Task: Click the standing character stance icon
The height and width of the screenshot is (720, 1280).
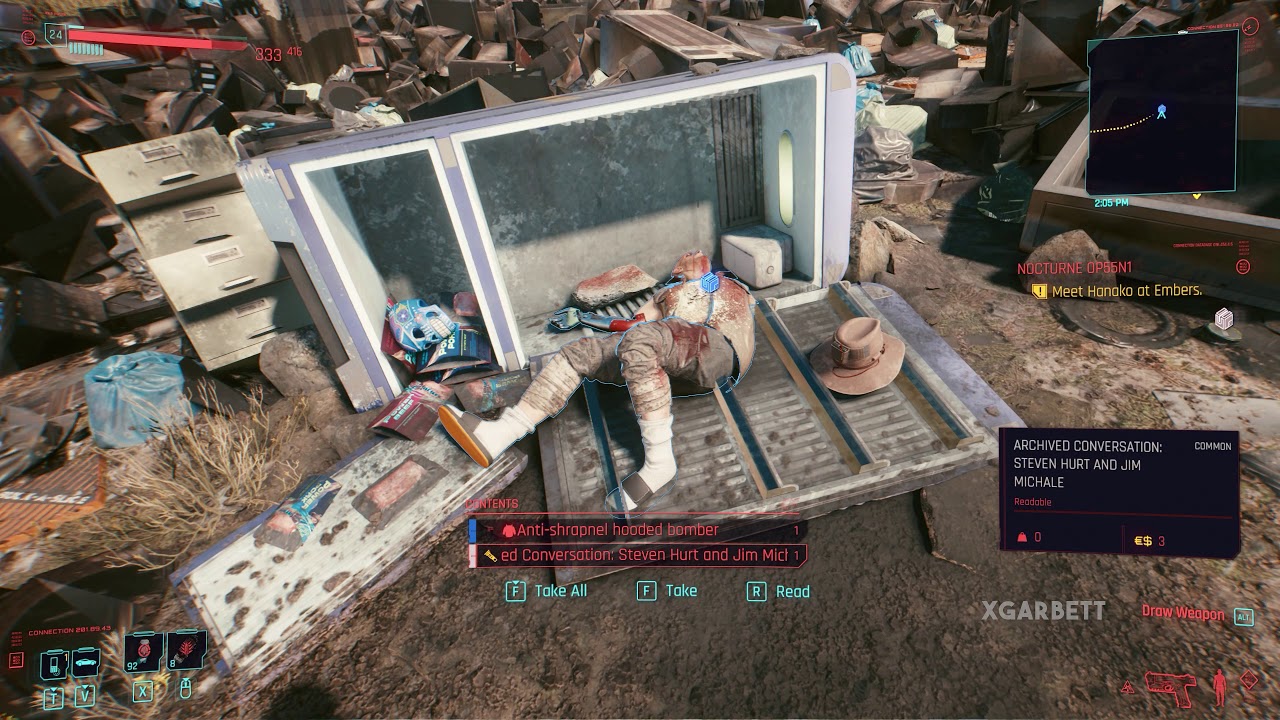Action: pyautogui.click(x=1219, y=686)
